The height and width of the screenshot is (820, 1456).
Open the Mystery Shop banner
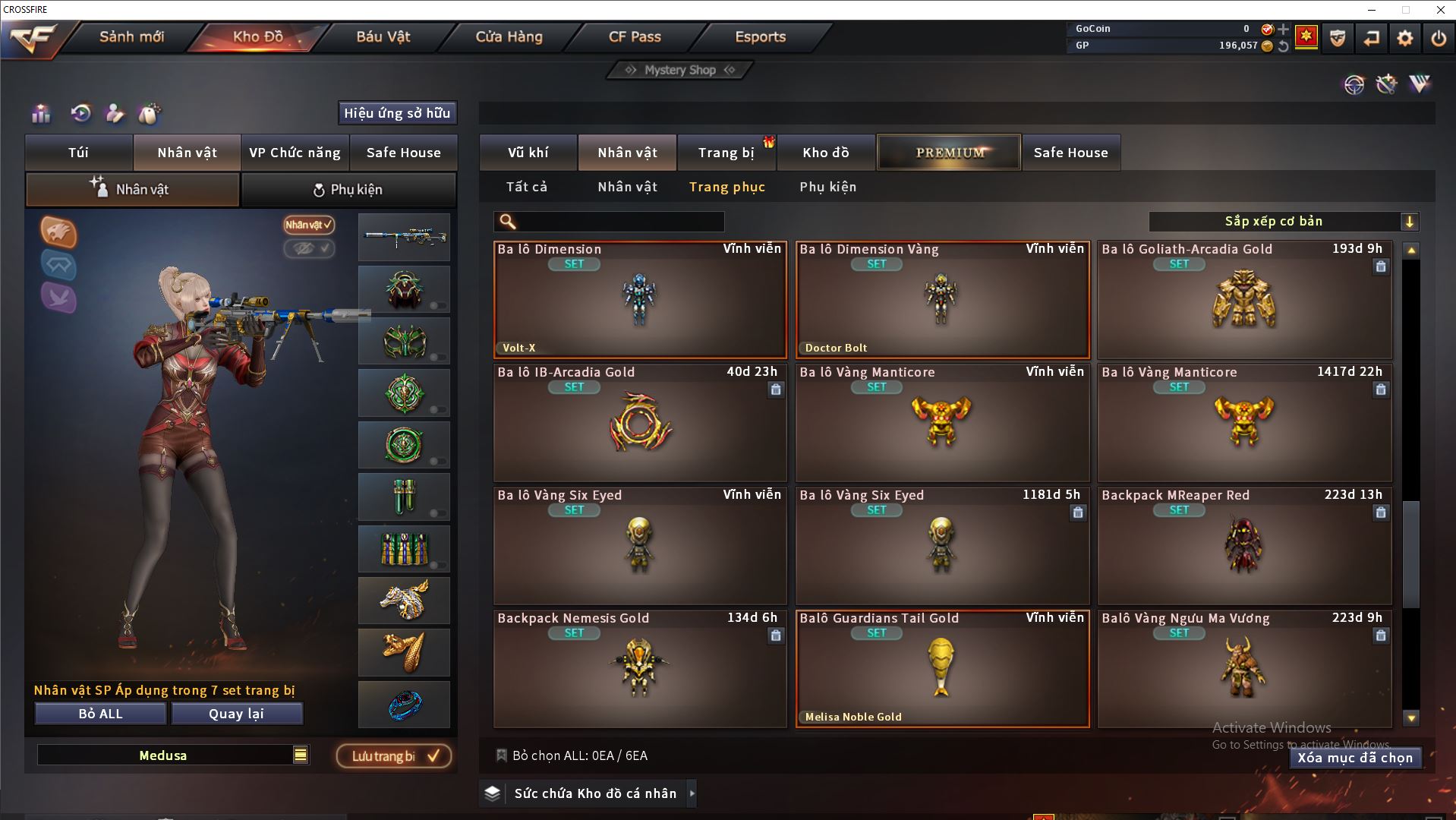tap(679, 70)
